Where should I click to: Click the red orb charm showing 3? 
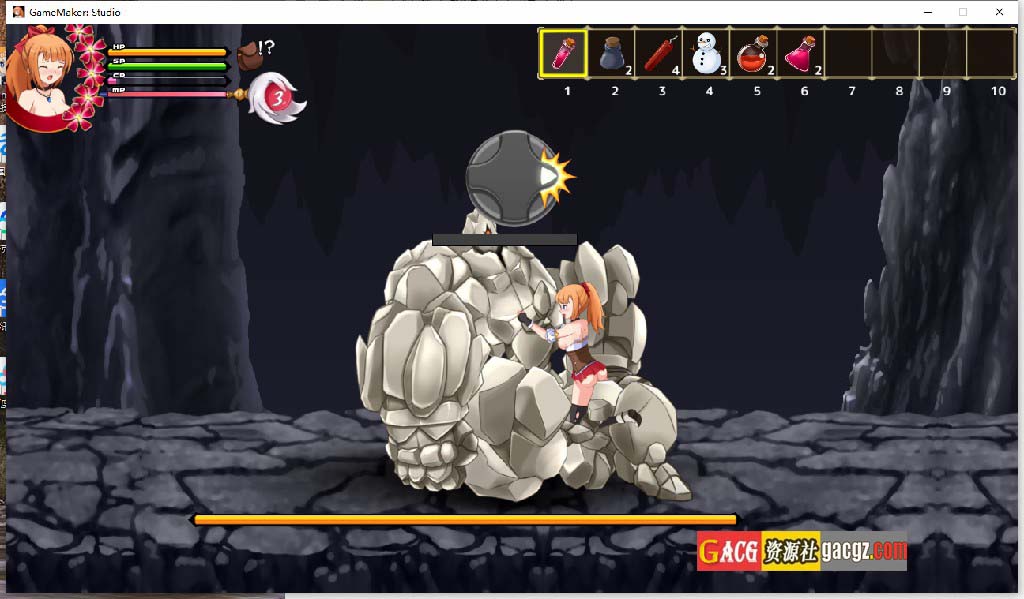click(x=279, y=98)
